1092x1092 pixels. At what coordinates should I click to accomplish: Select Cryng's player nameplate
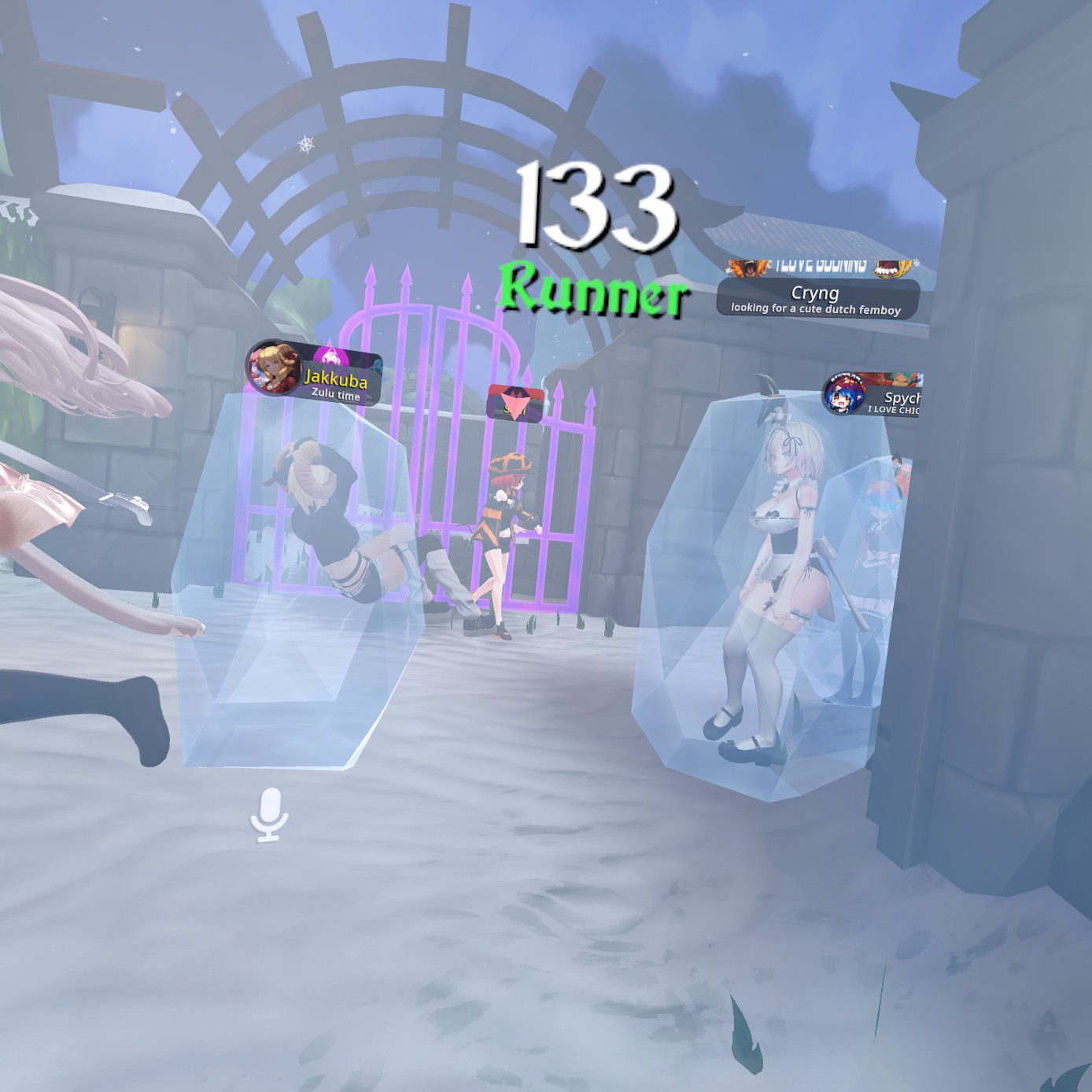pos(817,299)
